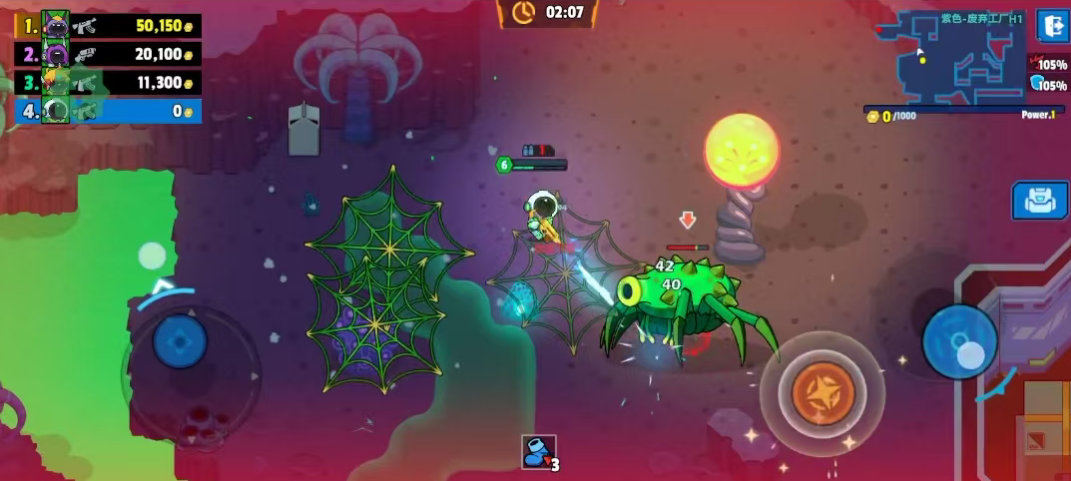Select the third-place player with 11,300
The image size is (1071, 481).
click(108, 83)
